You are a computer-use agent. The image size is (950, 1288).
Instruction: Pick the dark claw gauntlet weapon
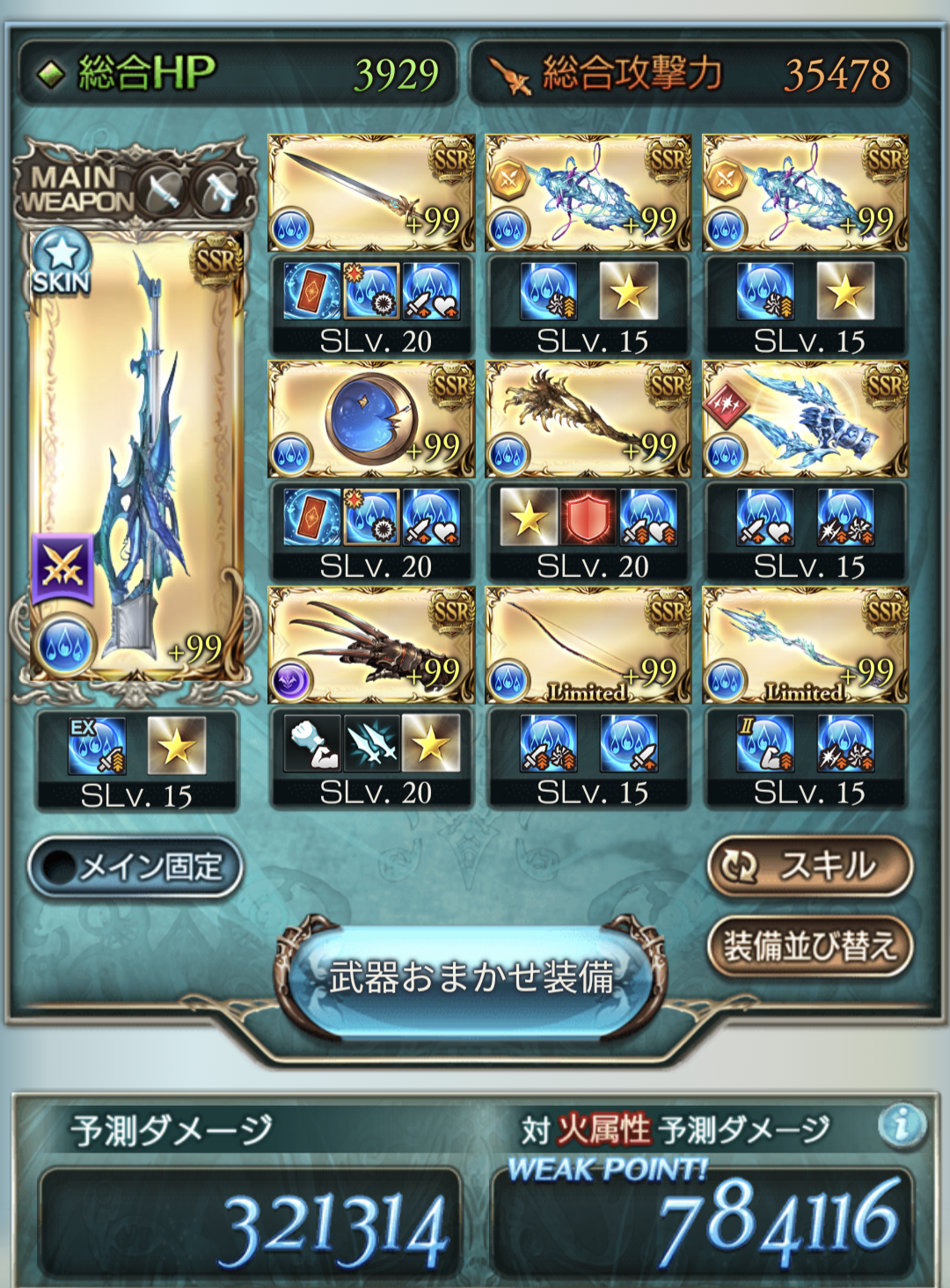coord(371,645)
